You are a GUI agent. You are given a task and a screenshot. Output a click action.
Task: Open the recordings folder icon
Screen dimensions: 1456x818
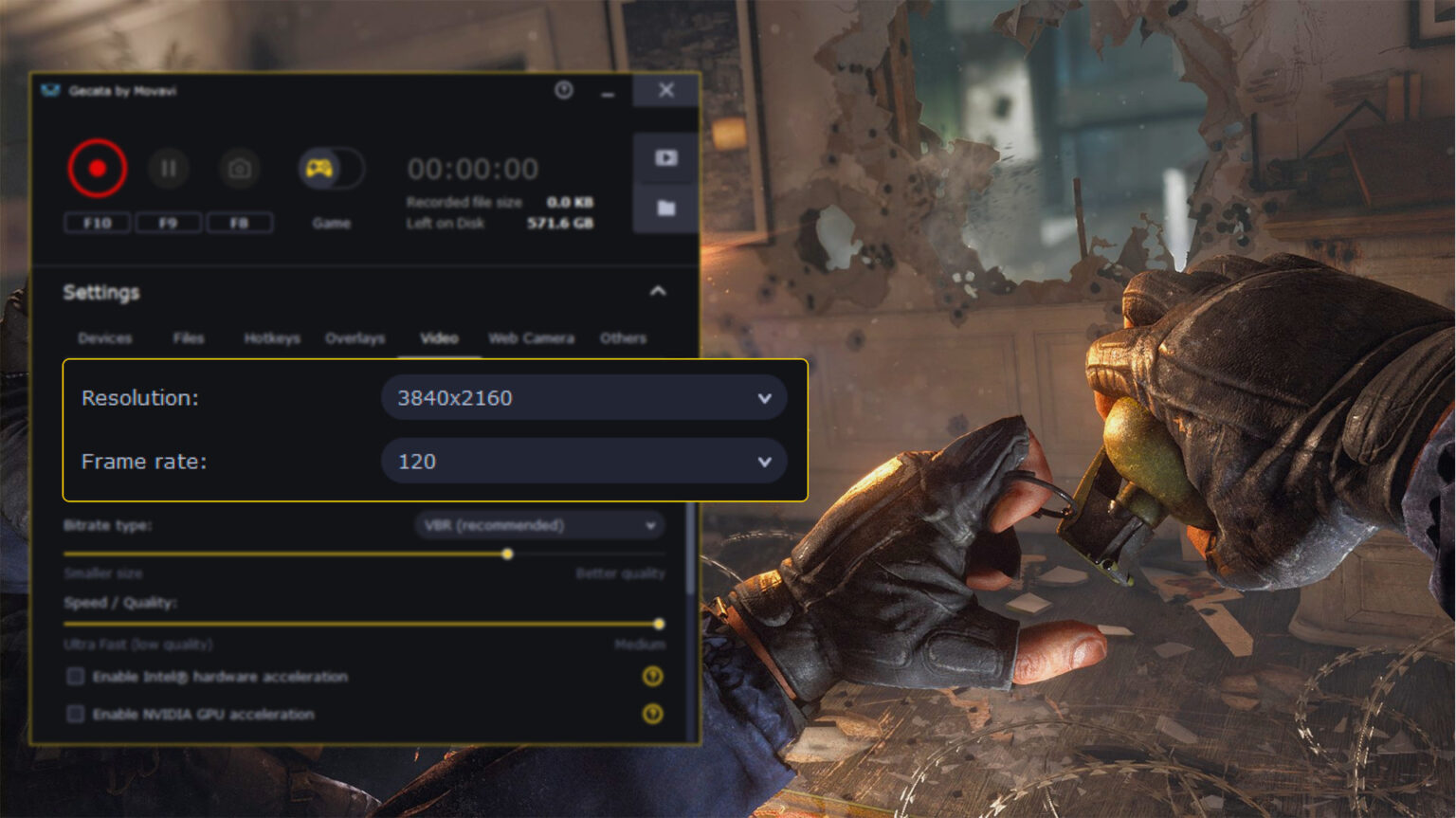tap(664, 208)
